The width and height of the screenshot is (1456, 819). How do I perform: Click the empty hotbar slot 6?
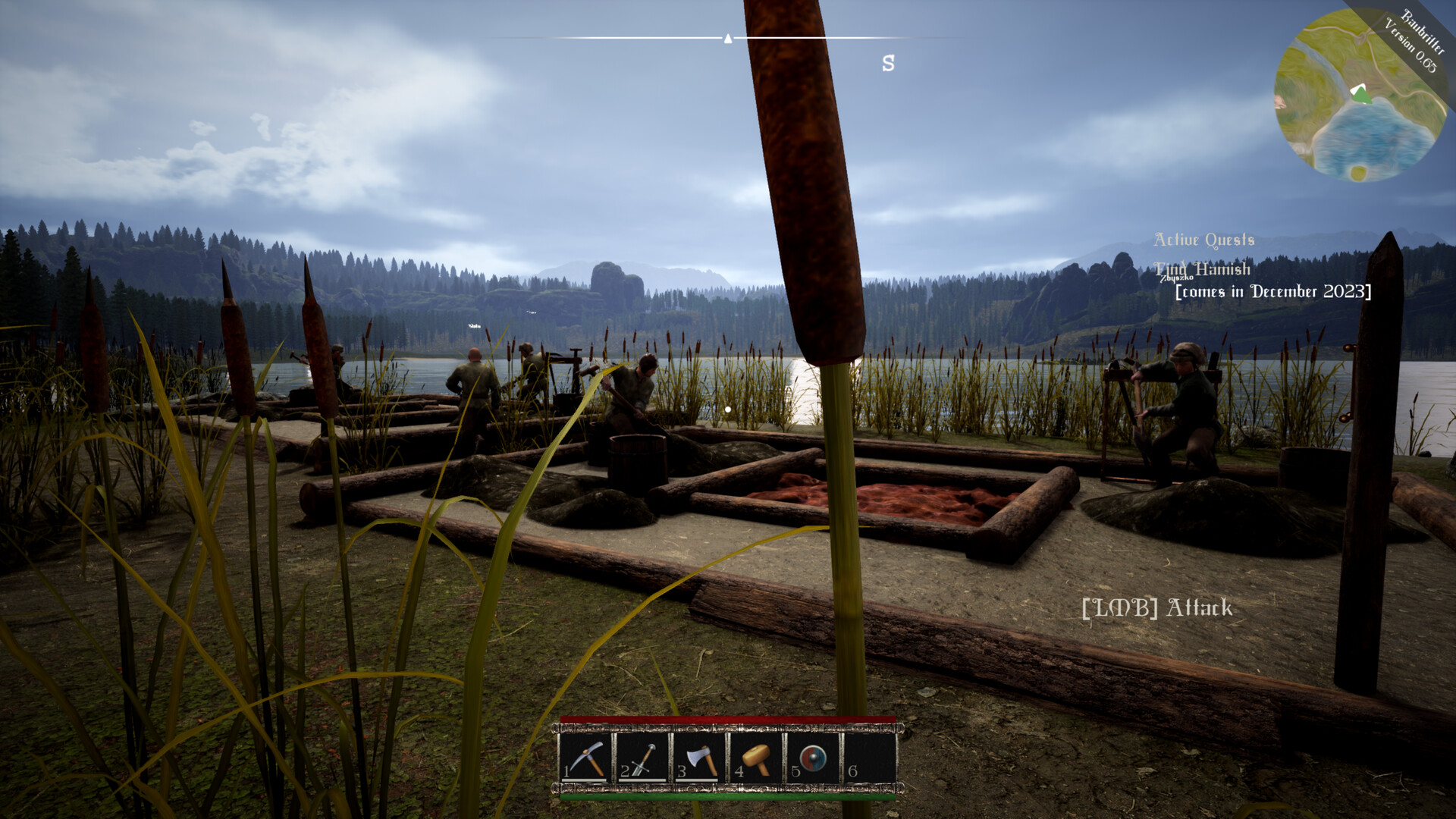(869, 758)
